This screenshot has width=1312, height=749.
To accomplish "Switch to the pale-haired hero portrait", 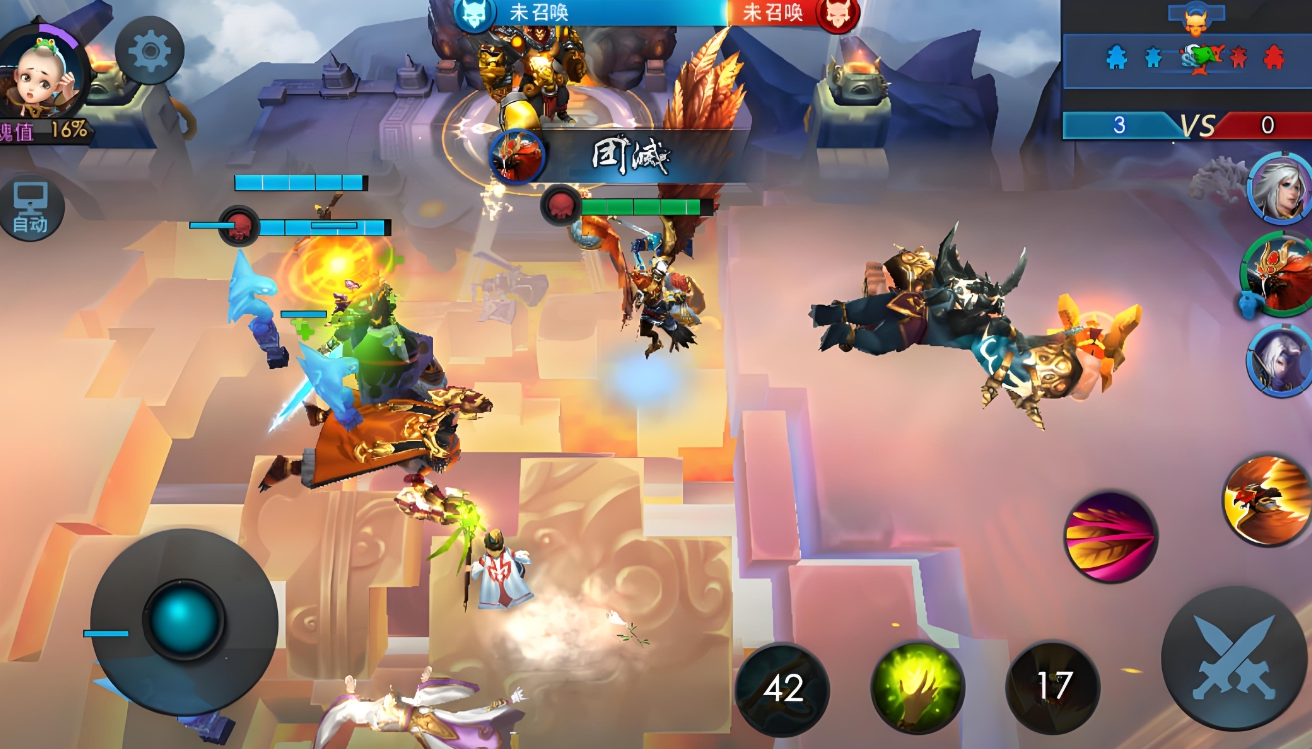I will tap(1280, 358).
